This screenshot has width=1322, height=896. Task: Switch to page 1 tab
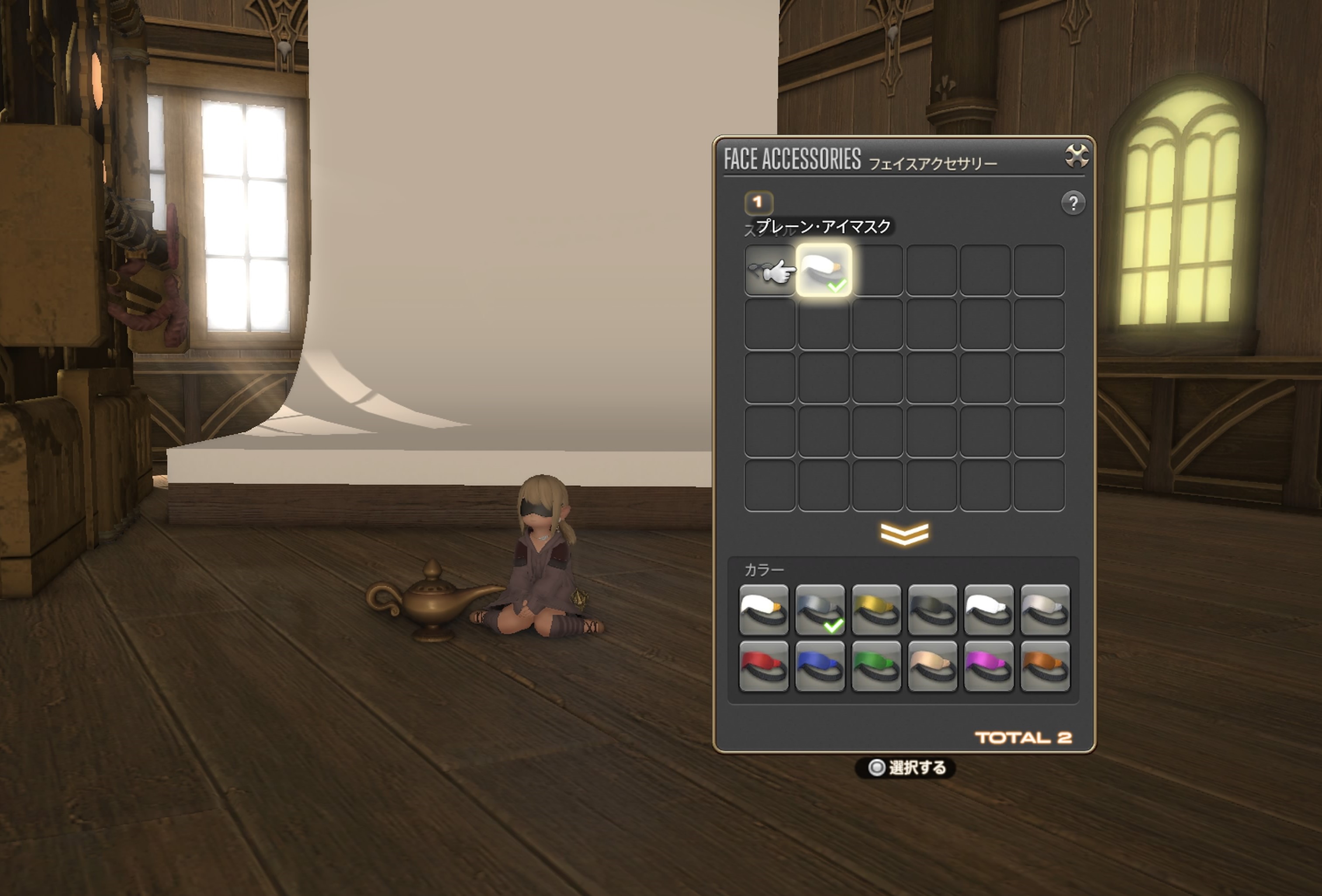[x=758, y=203]
